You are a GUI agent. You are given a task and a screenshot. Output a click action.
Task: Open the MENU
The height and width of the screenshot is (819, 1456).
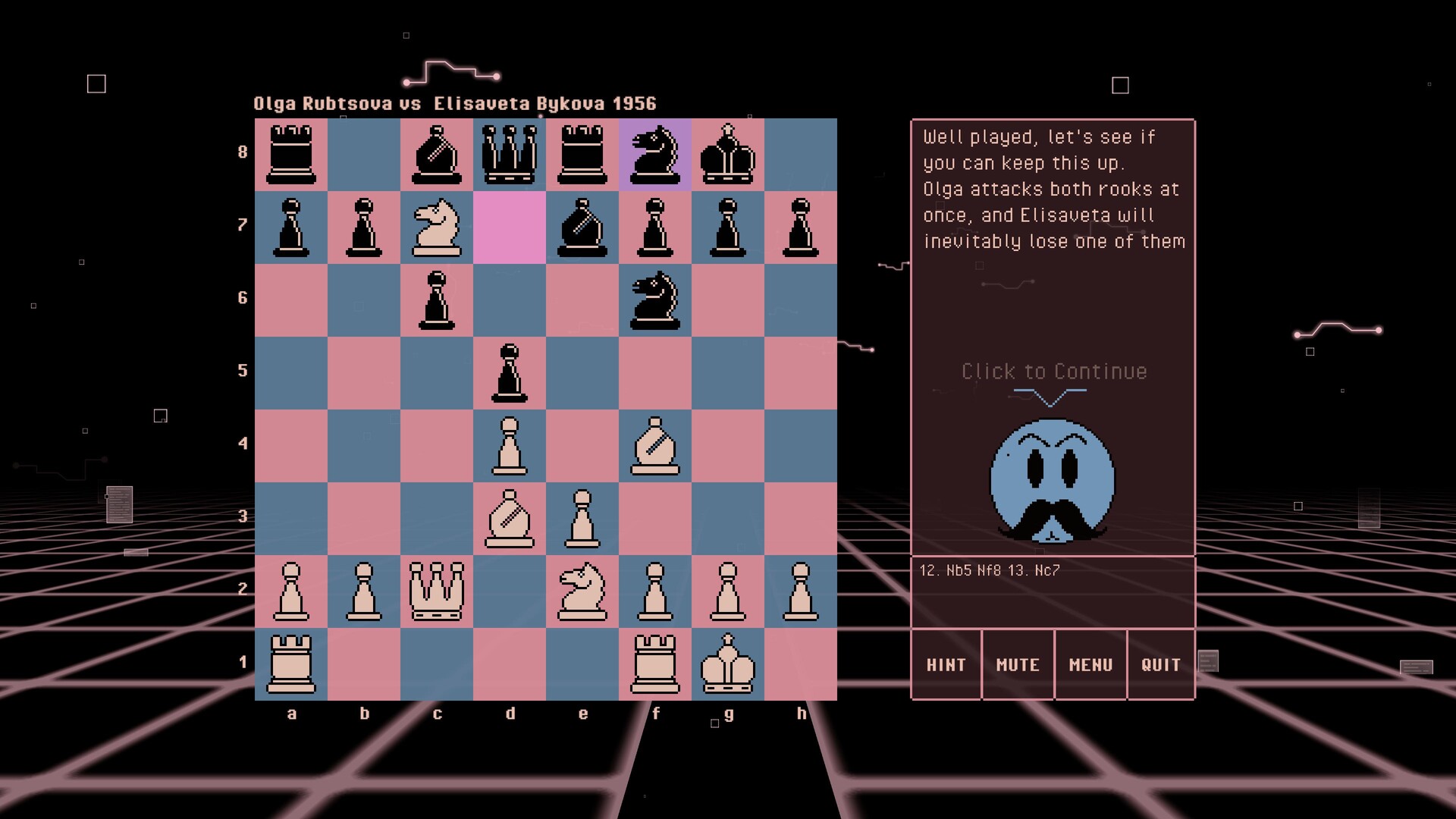(1090, 664)
